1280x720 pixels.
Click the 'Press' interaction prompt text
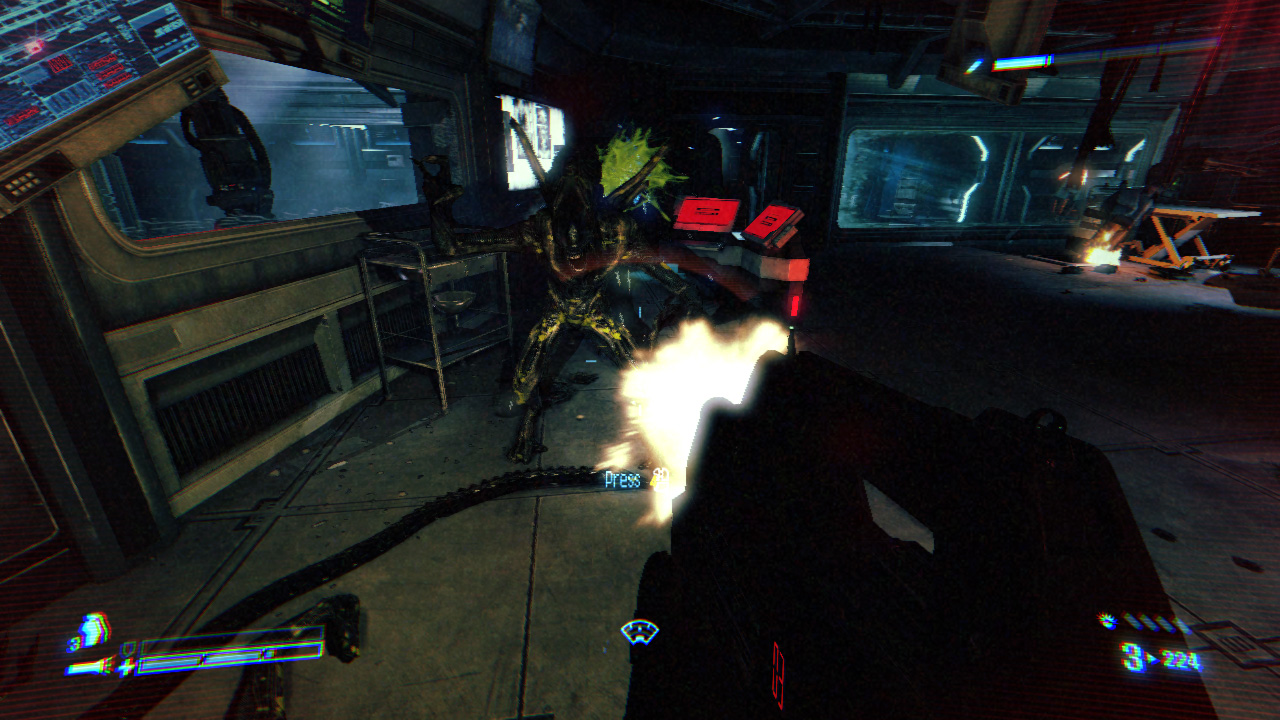click(622, 480)
